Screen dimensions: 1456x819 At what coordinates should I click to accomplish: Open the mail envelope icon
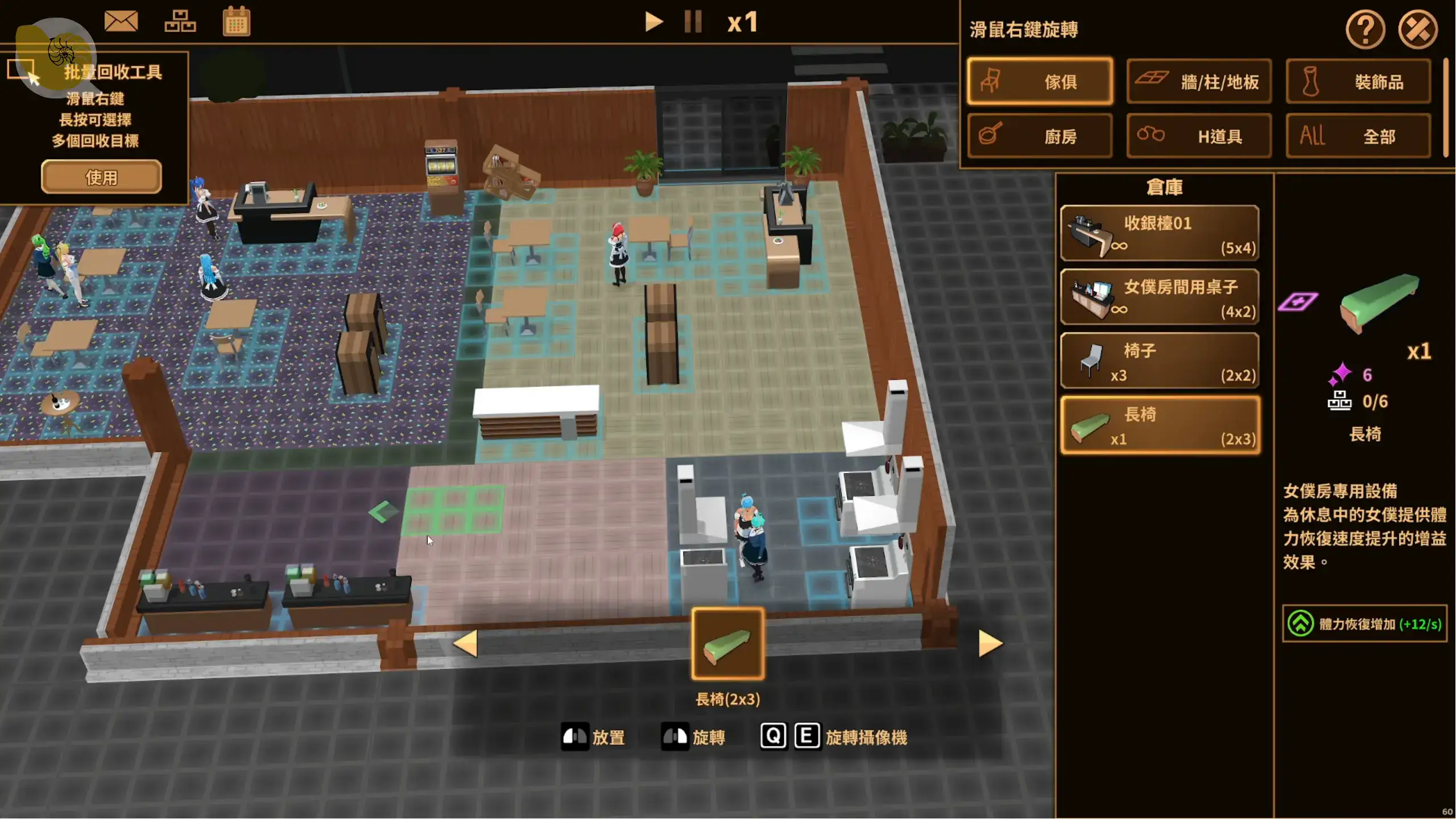pos(121,22)
